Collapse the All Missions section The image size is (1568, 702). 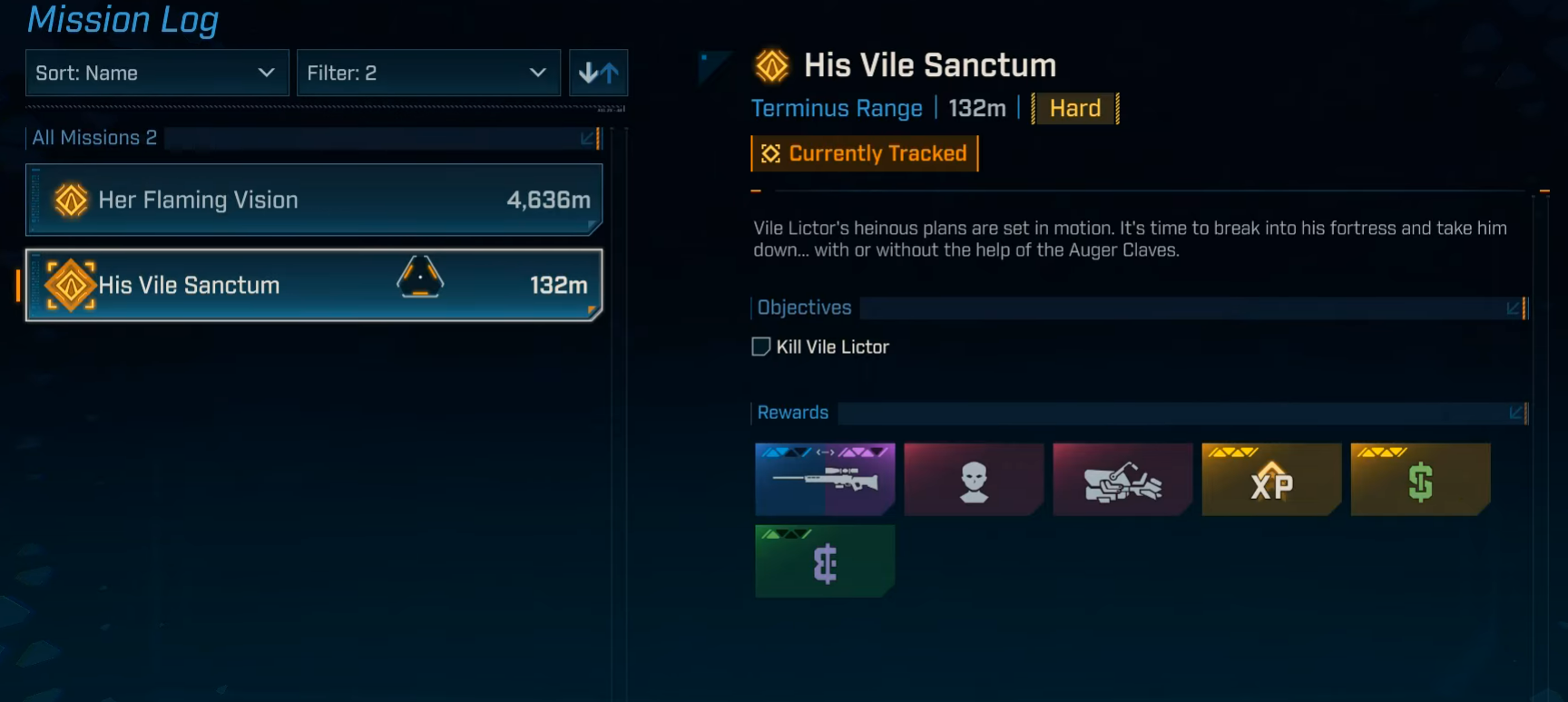588,138
